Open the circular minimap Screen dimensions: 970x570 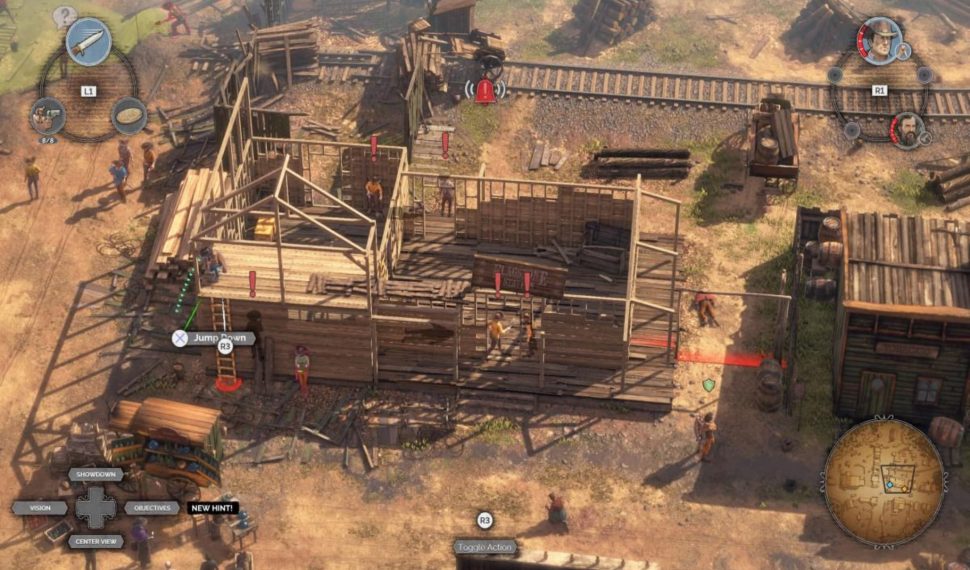[x=884, y=482]
